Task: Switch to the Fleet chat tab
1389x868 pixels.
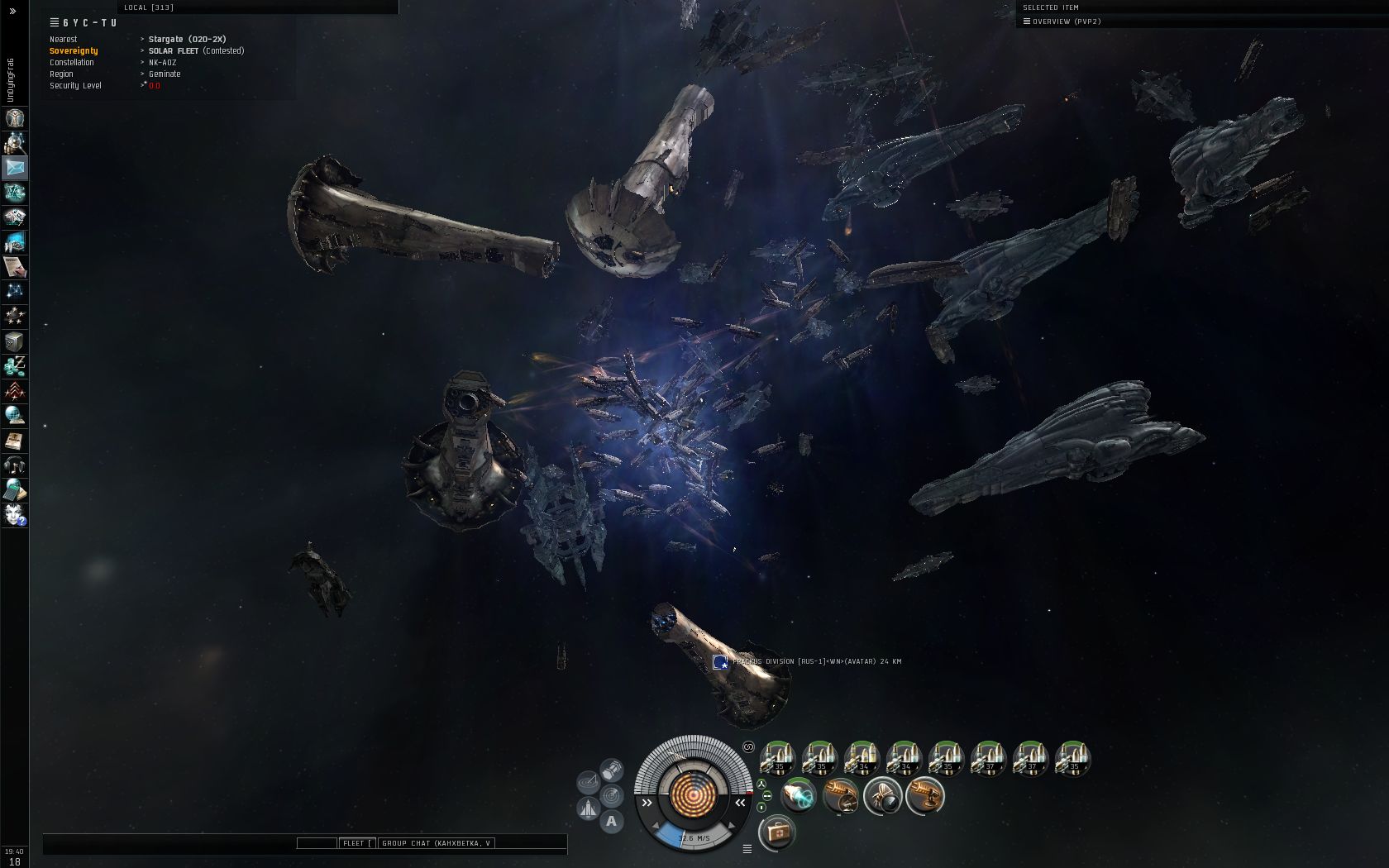Action: [356, 843]
